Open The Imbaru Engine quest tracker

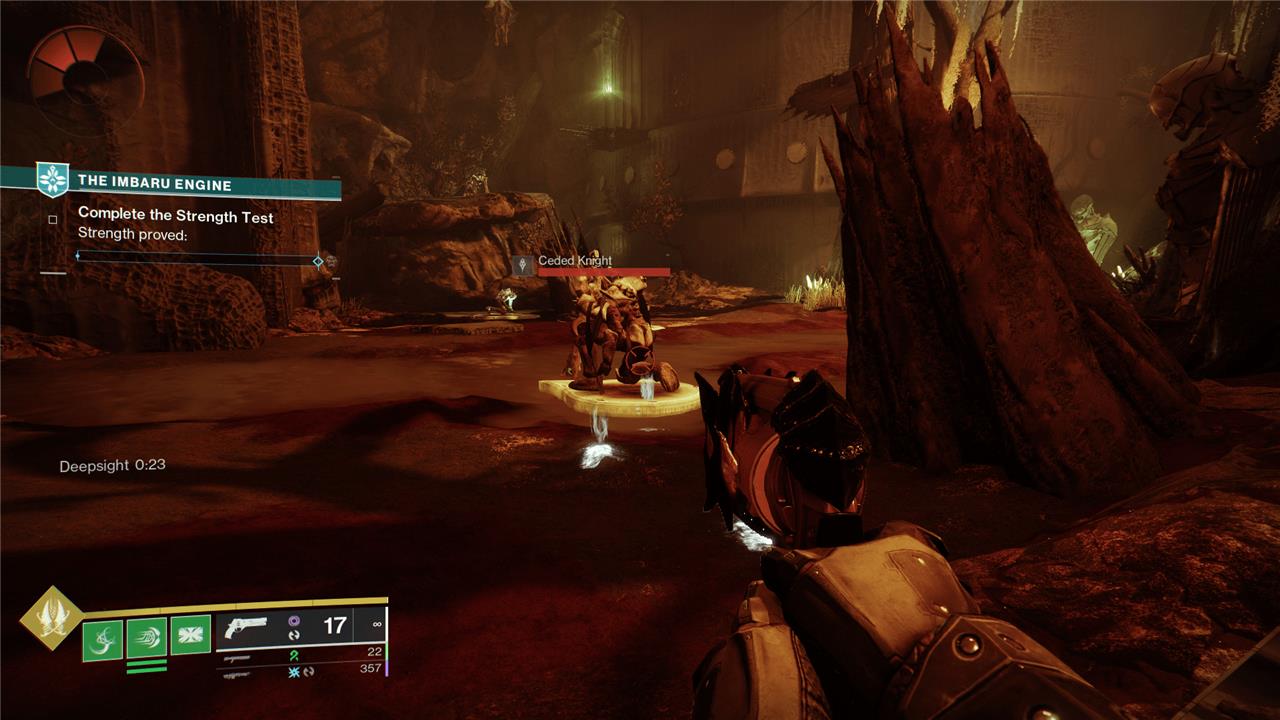(155, 184)
